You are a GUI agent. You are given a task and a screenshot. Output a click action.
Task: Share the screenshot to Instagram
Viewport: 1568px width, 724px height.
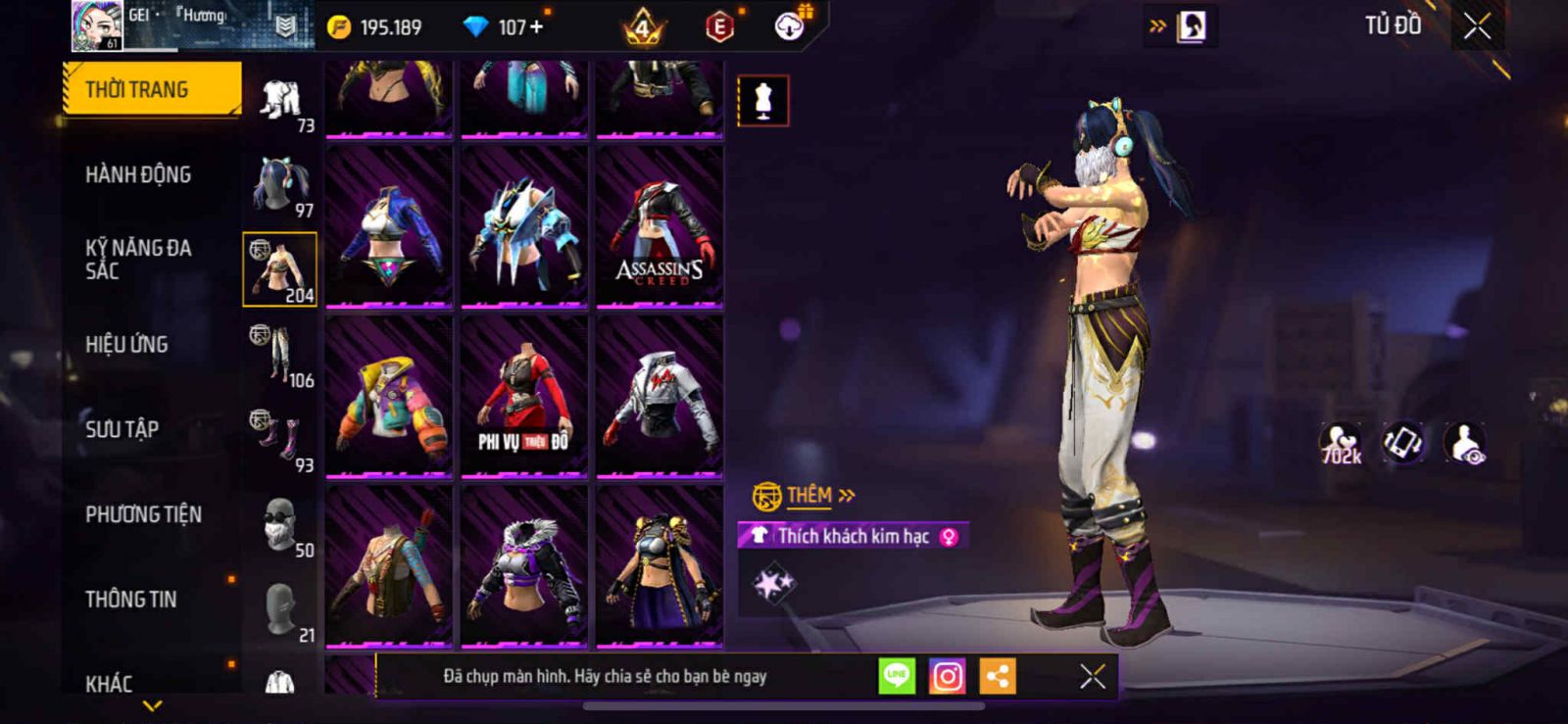(x=947, y=676)
